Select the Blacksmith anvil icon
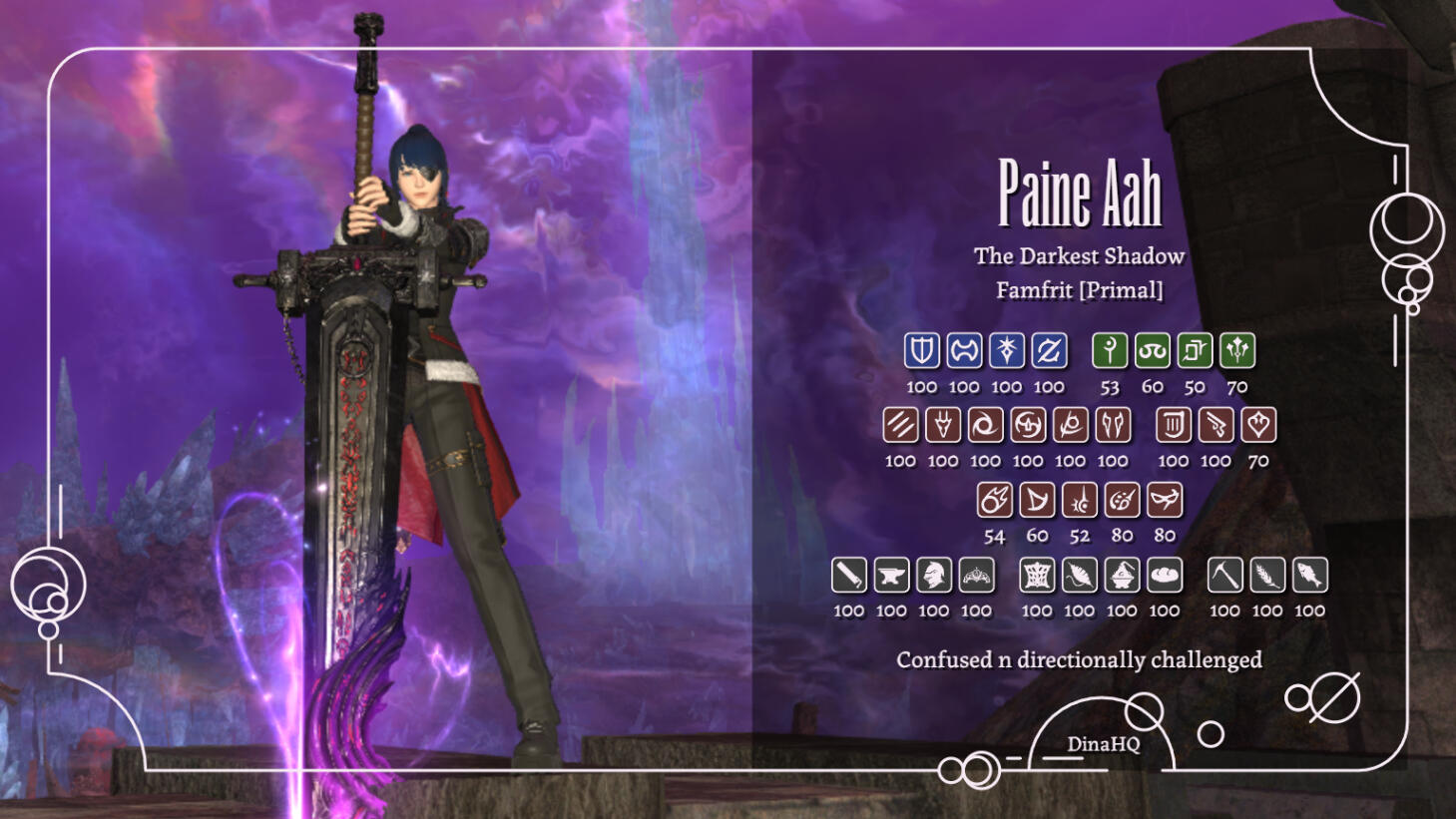This screenshot has height=819, width=1456. tap(891, 575)
